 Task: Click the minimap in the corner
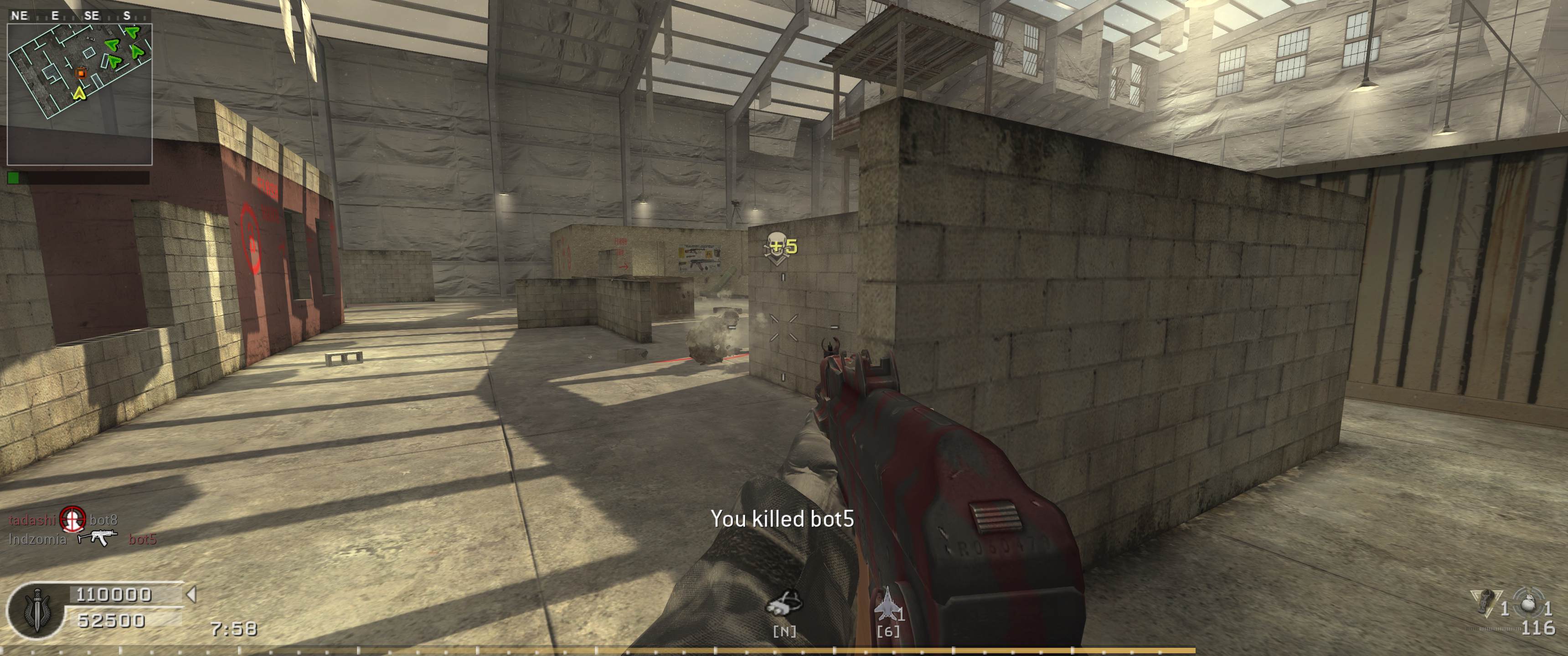79,94
